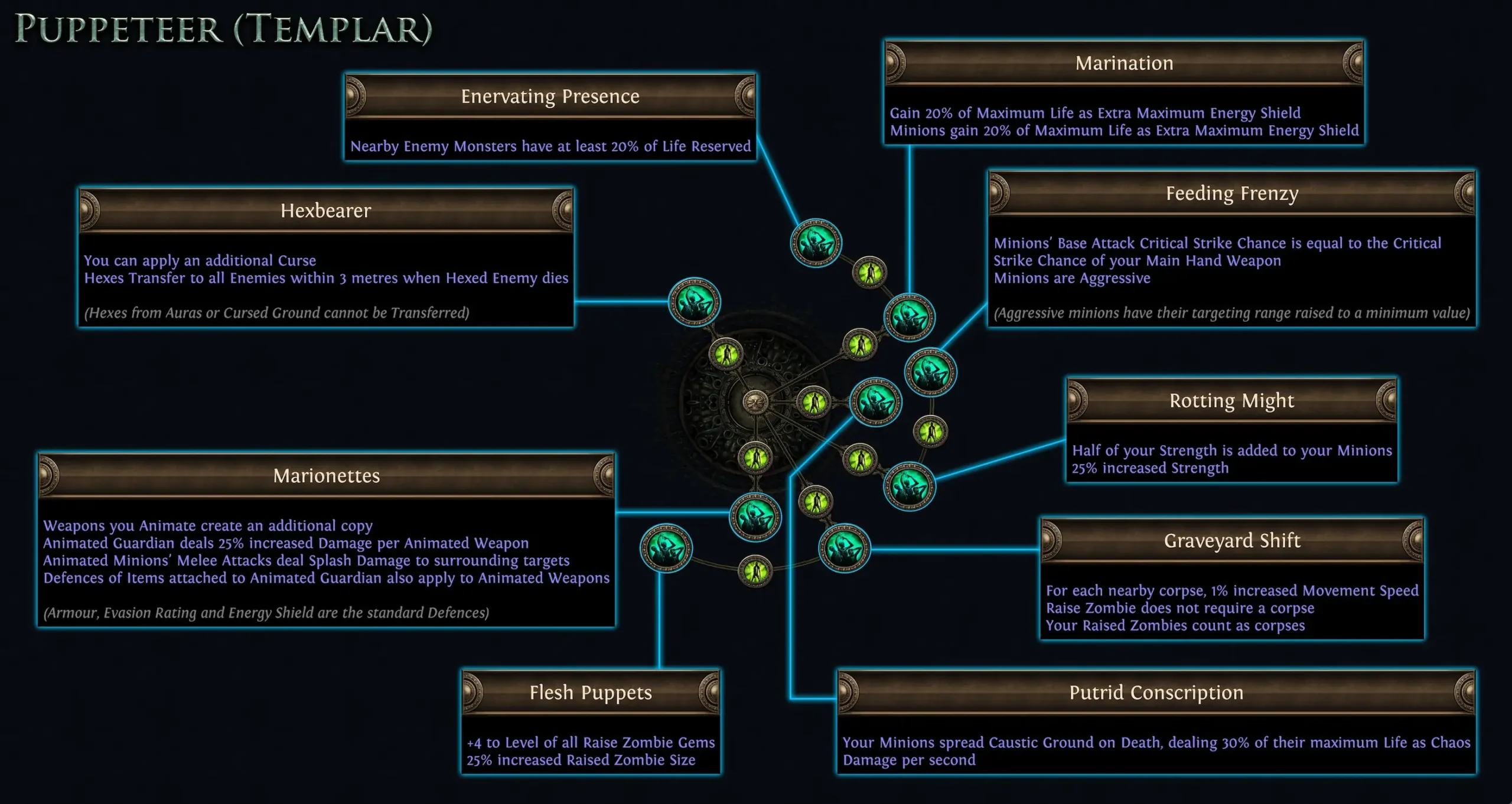This screenshot has width=1512, height=804.
Task: Select the Enervating Presence notable node
Action: [x=816, y=243]
